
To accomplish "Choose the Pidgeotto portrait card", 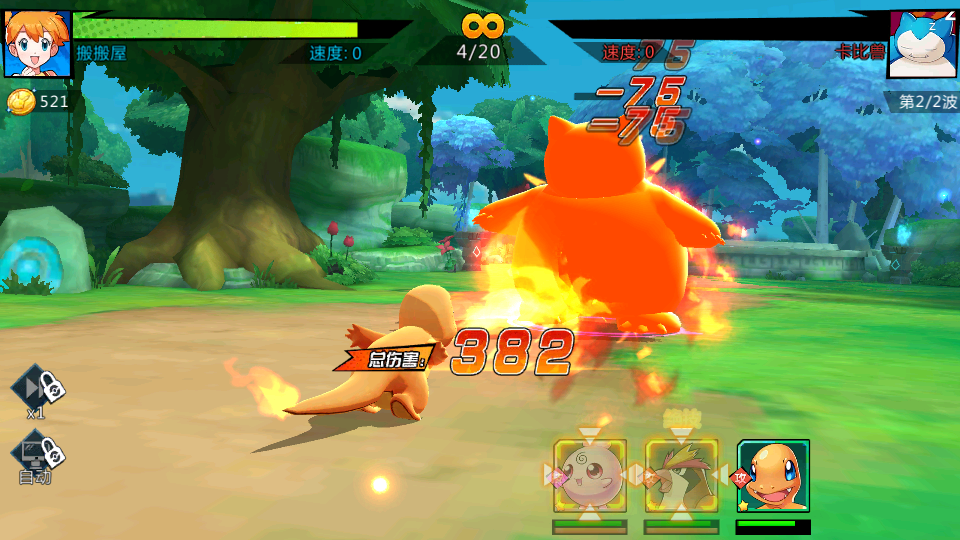I will tap(681, 476).
